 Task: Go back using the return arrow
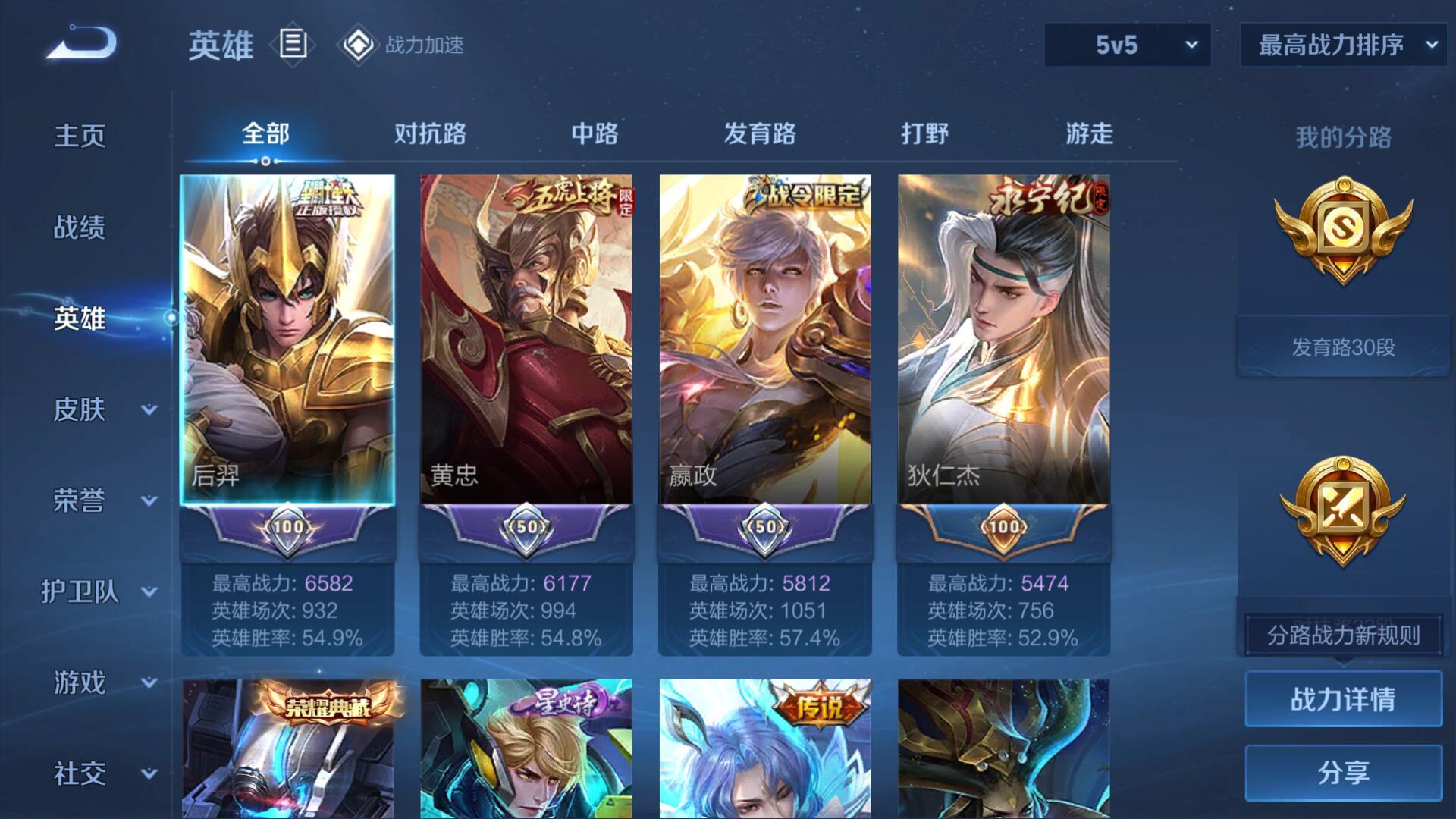click(82, 43)
